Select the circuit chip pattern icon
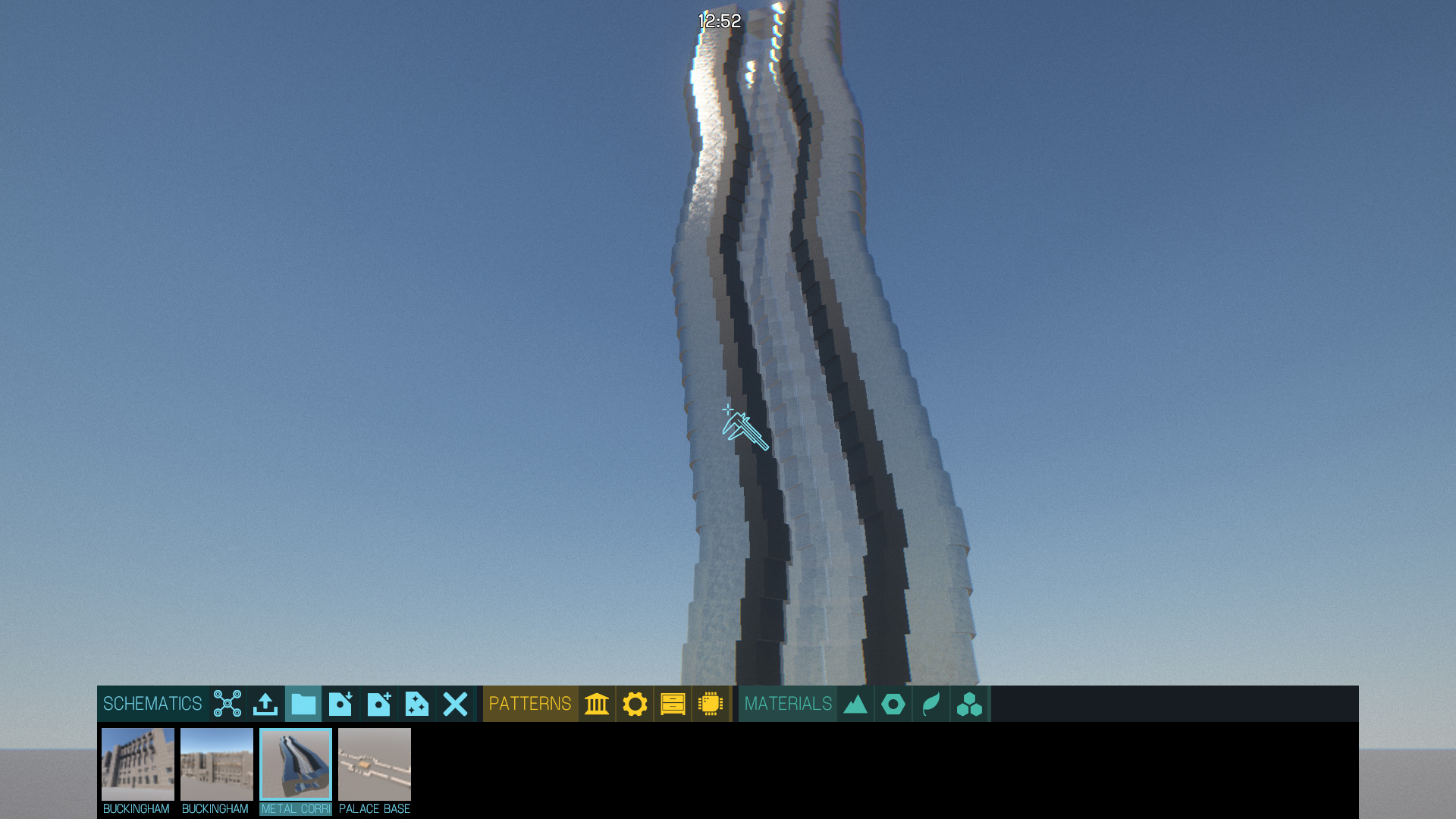The height and width of the screenshot is (819, 1456). coord(711,704)
